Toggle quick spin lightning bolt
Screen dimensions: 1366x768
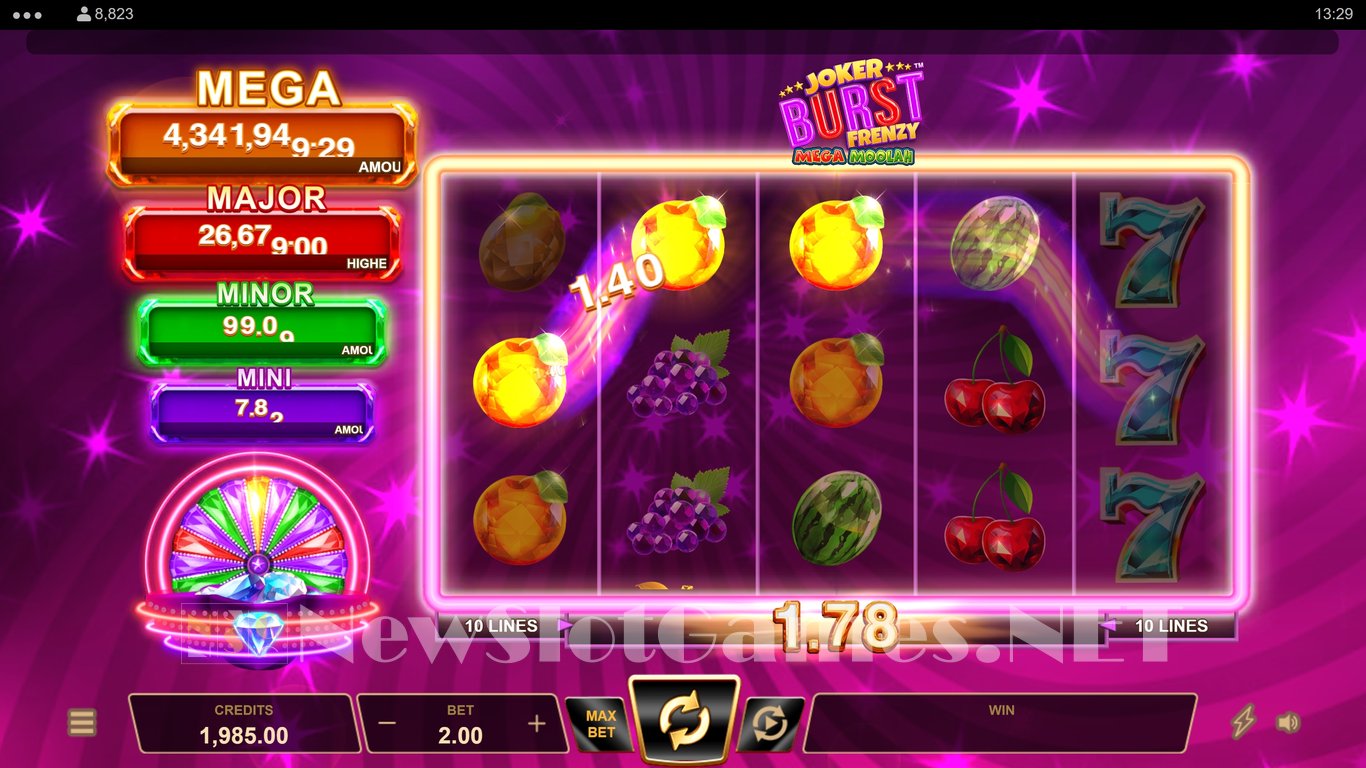[x=1243, y=722]
